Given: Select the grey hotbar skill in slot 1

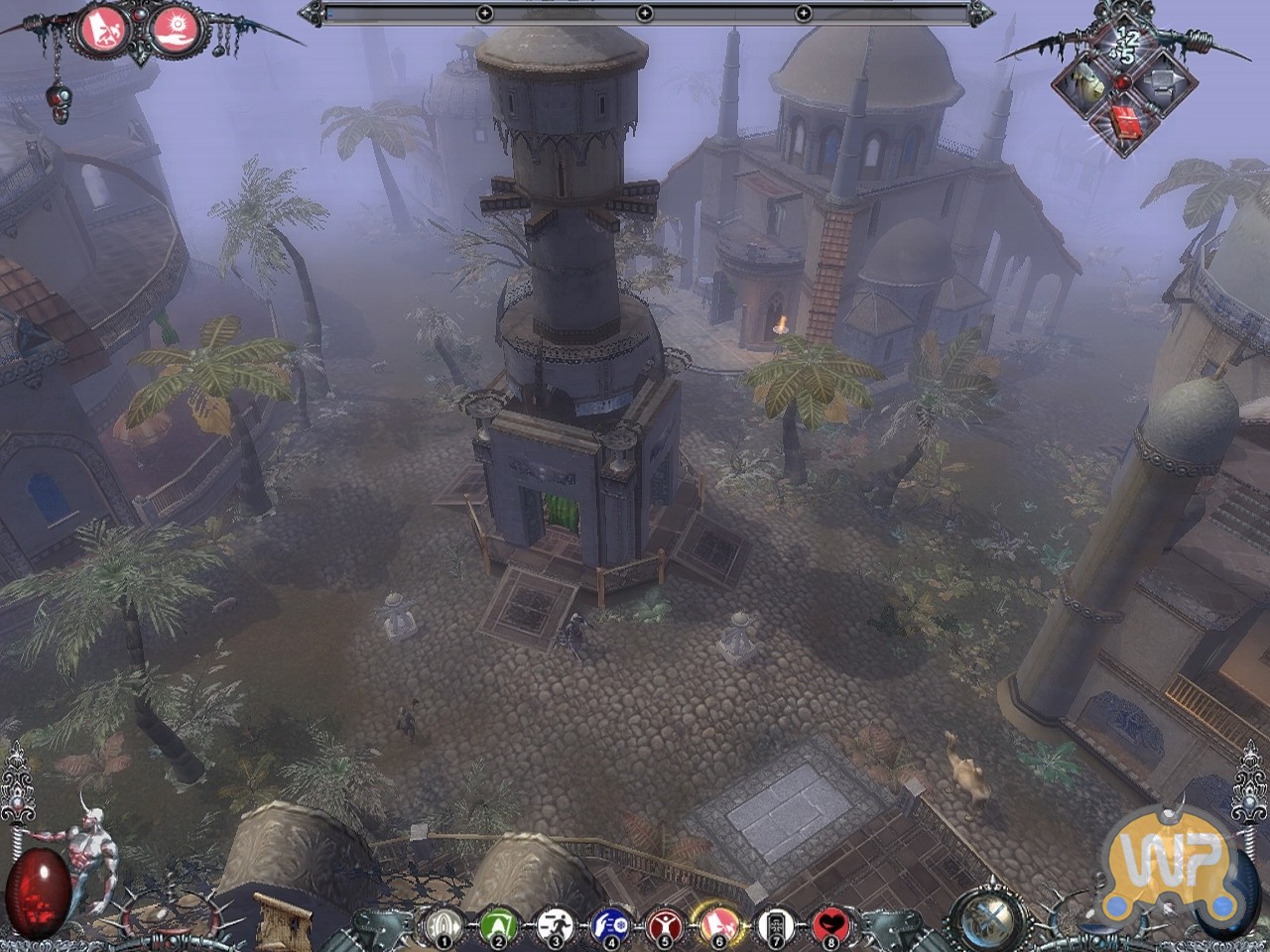Looking at the screenshot, I should coord(444,926).
